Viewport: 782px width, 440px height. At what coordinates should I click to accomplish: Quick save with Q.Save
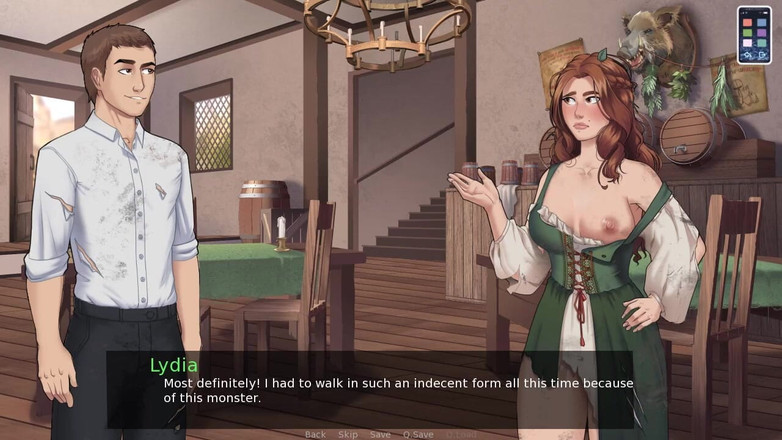click(418, 435)
